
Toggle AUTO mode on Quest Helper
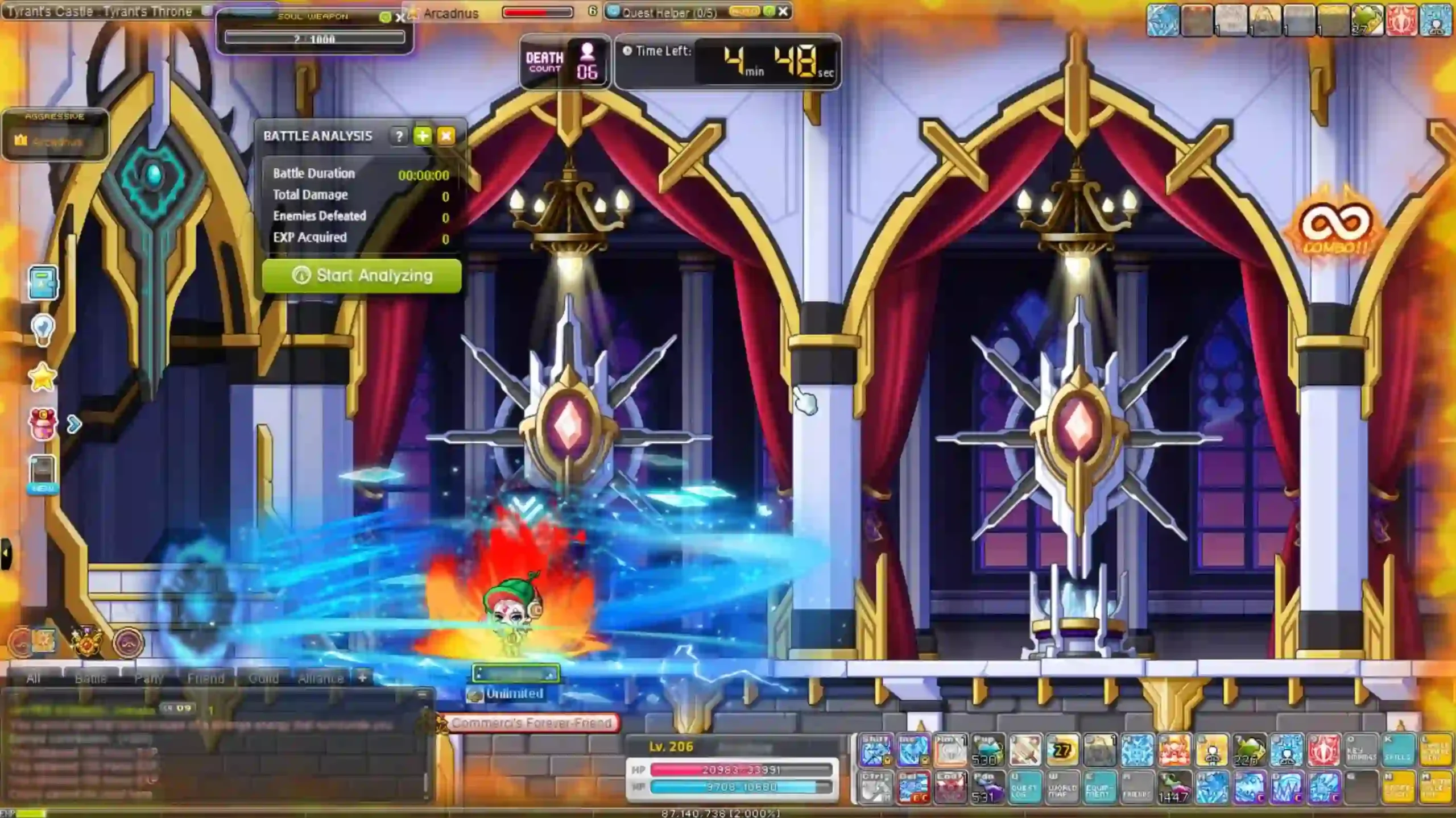pyautogui.click(x=746, y=11)
